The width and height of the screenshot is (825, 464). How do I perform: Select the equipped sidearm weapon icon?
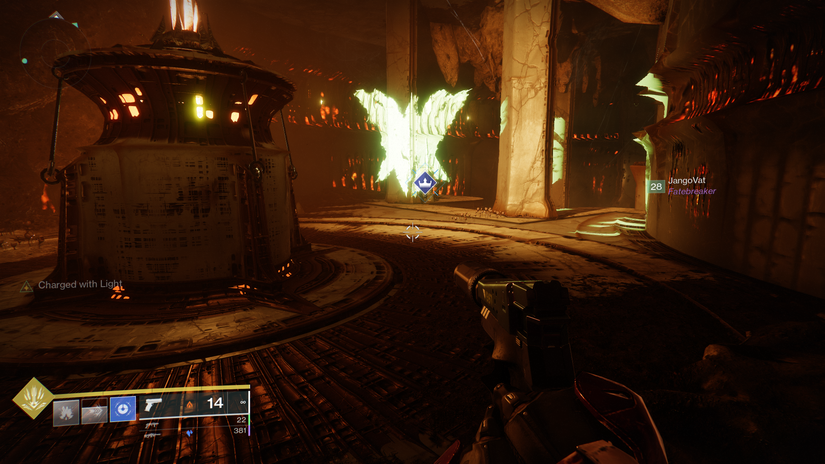(154, 404)
